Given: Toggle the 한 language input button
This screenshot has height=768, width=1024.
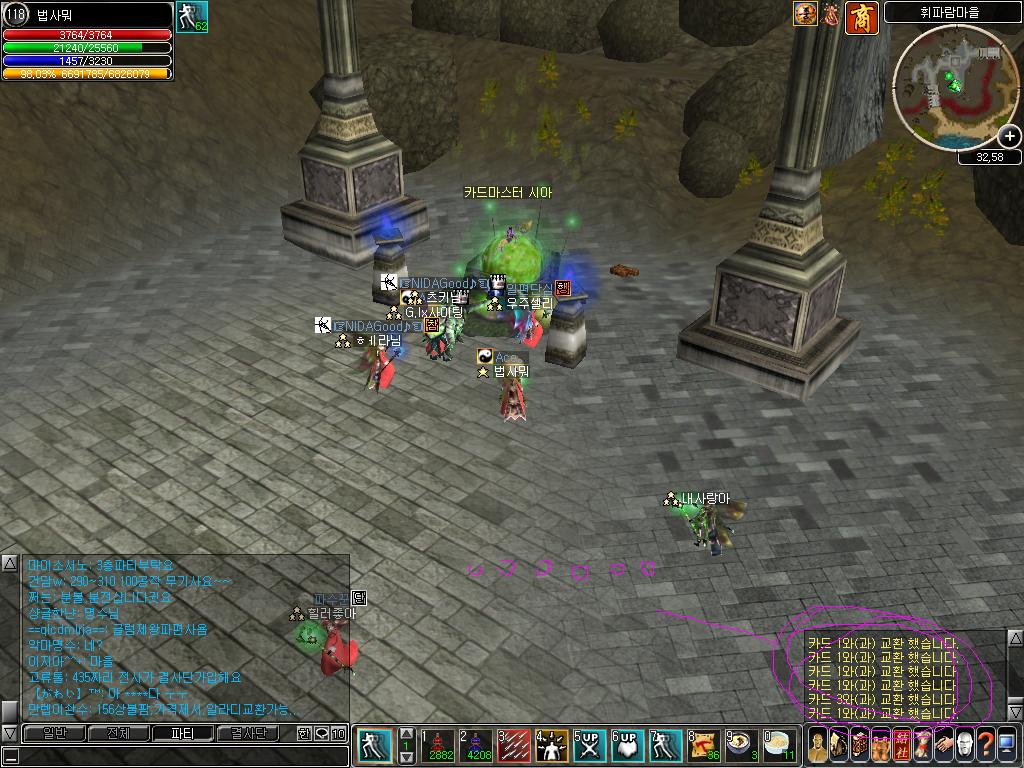Looking at the screenshot, I should 305,734.
